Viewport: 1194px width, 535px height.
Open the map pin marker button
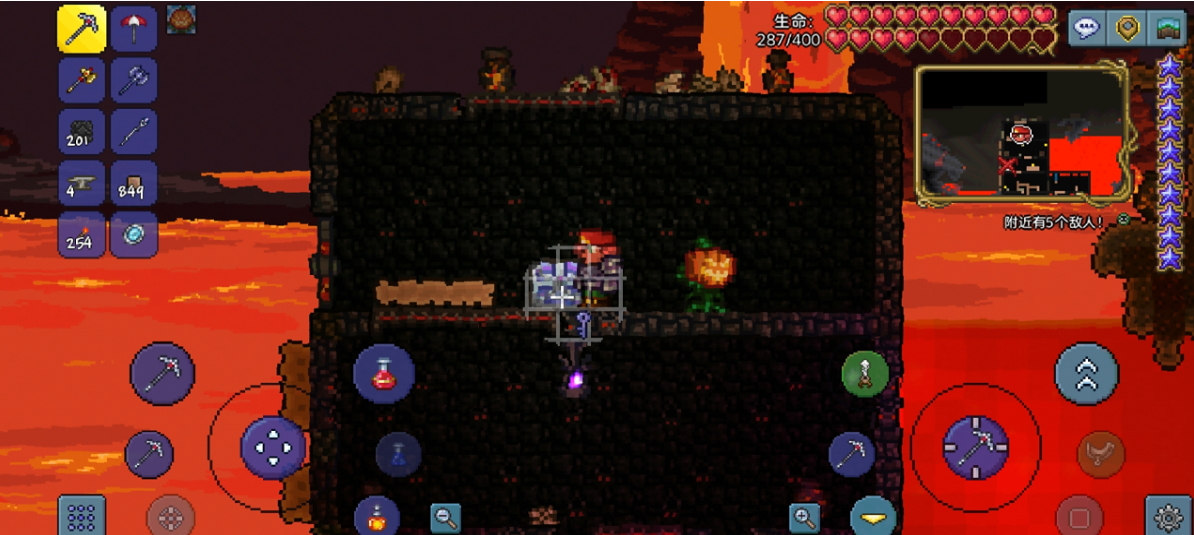(x=1128, y=27)
